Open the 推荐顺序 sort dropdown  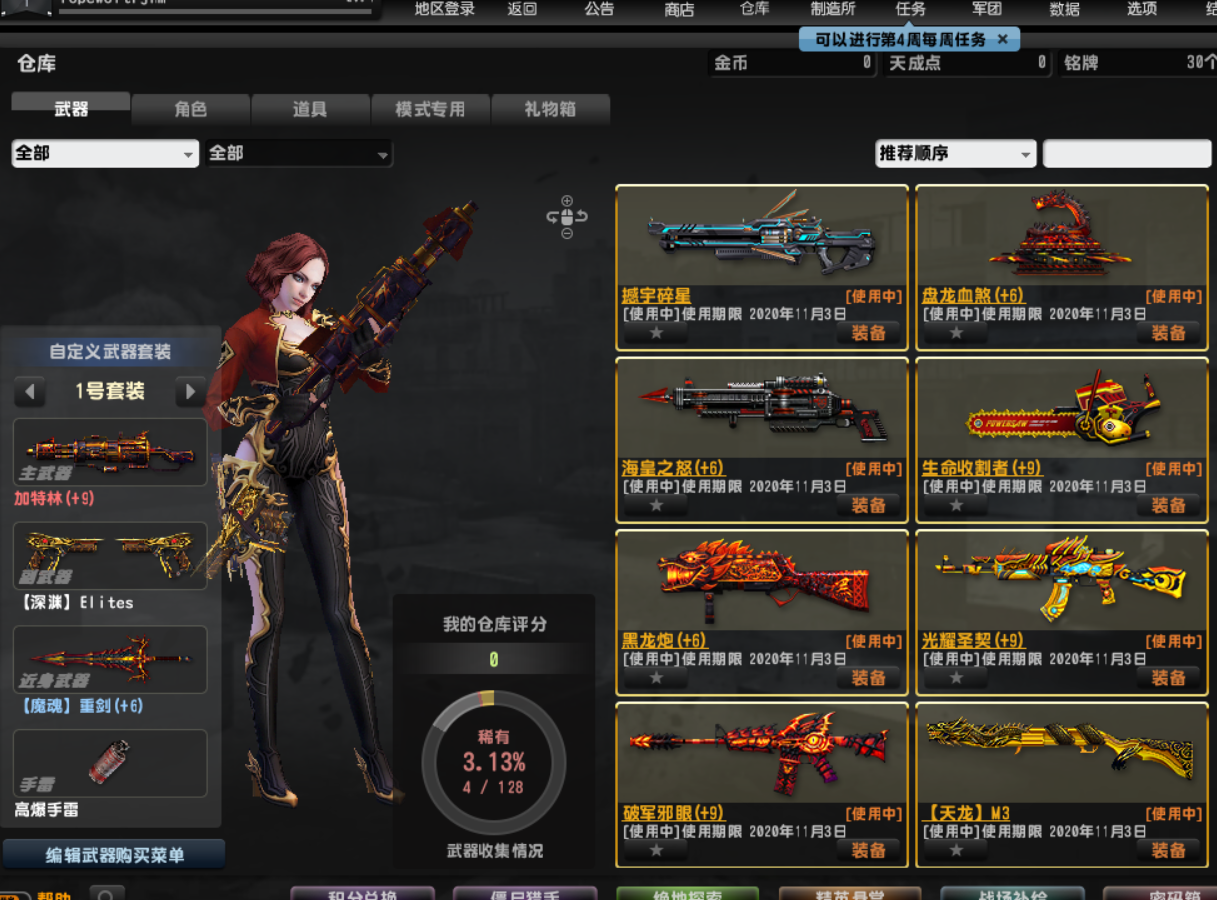[x=955, y=154]
